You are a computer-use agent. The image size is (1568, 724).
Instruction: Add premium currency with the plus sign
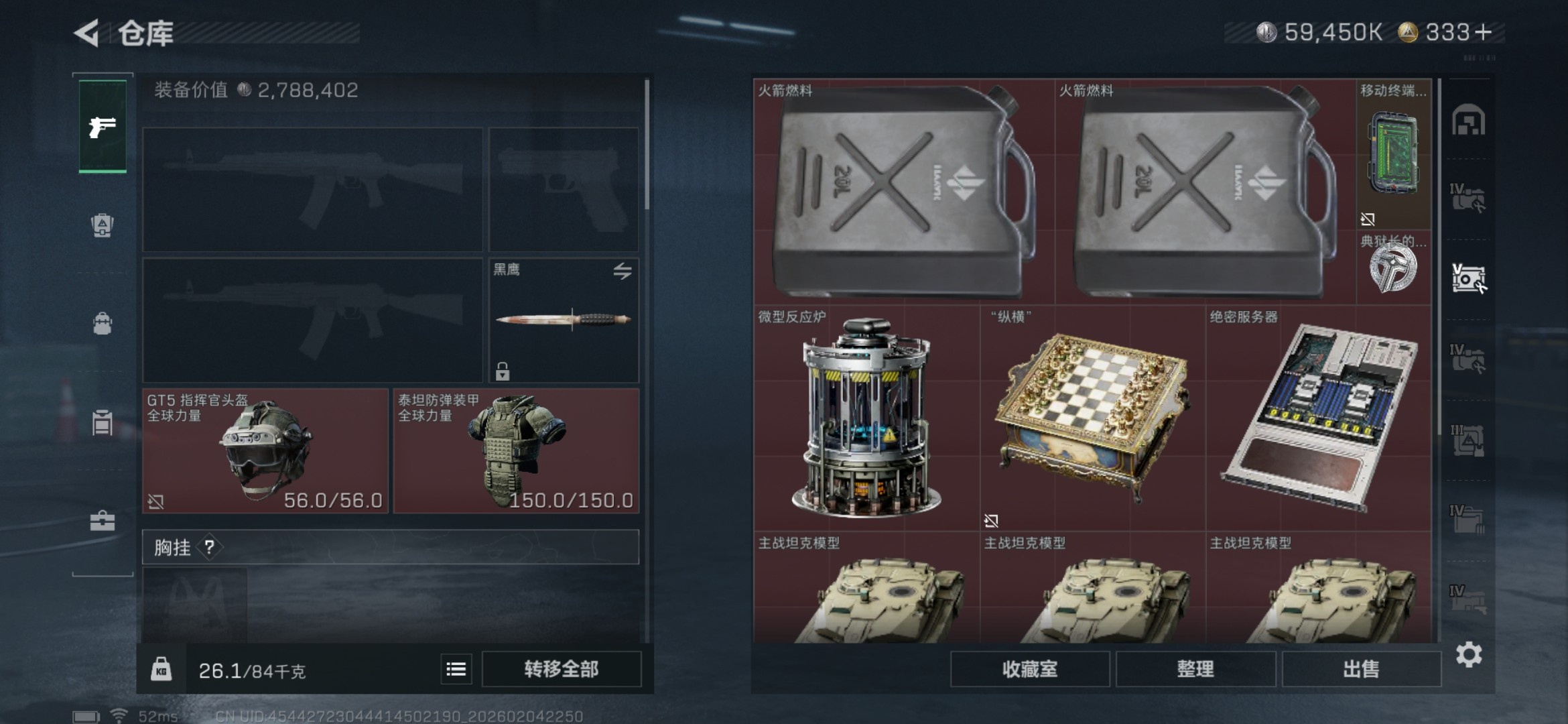point(1484,32)
